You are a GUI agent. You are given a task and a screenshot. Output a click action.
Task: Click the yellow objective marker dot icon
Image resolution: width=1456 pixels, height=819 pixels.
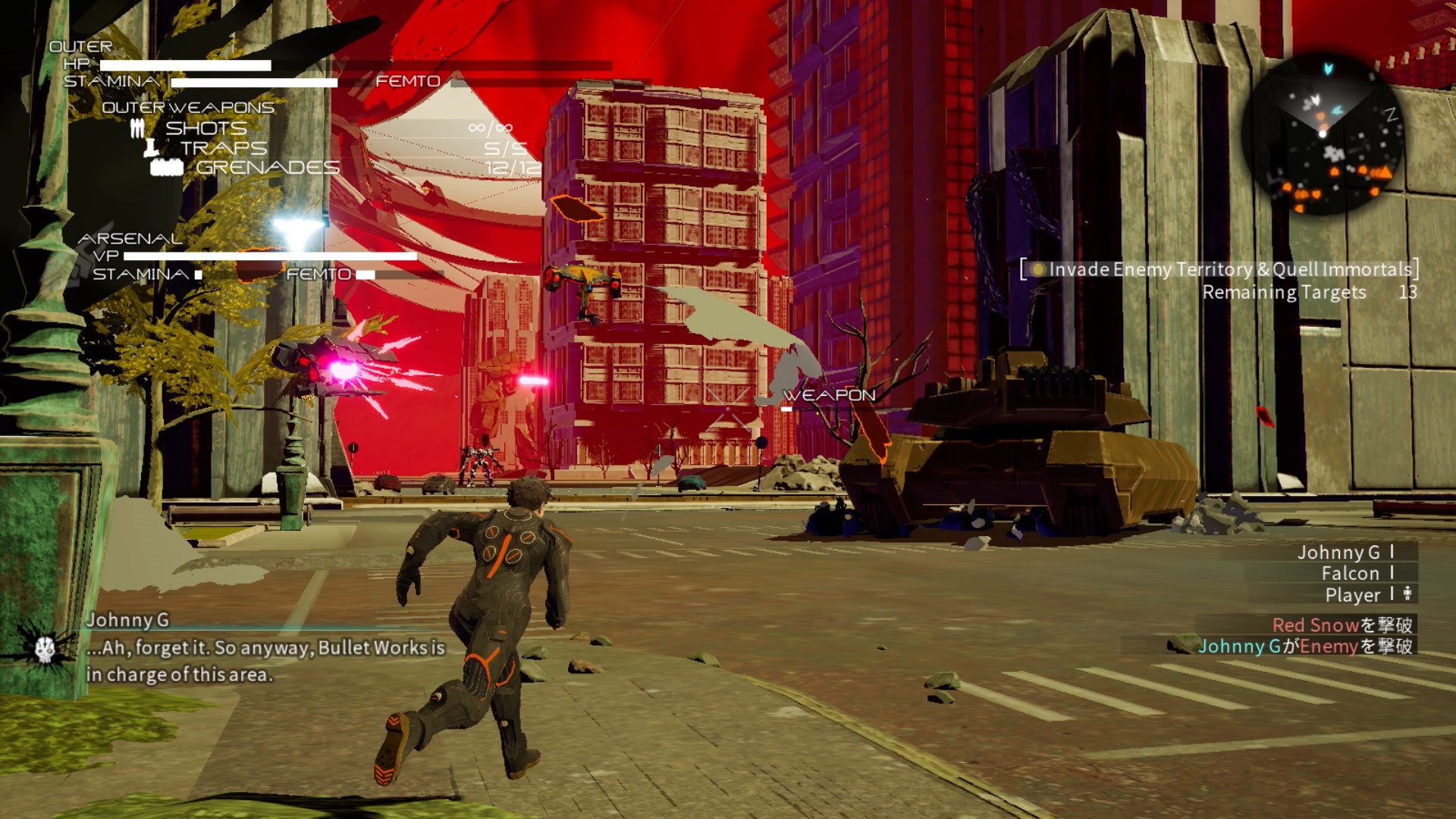point(1037,268)
